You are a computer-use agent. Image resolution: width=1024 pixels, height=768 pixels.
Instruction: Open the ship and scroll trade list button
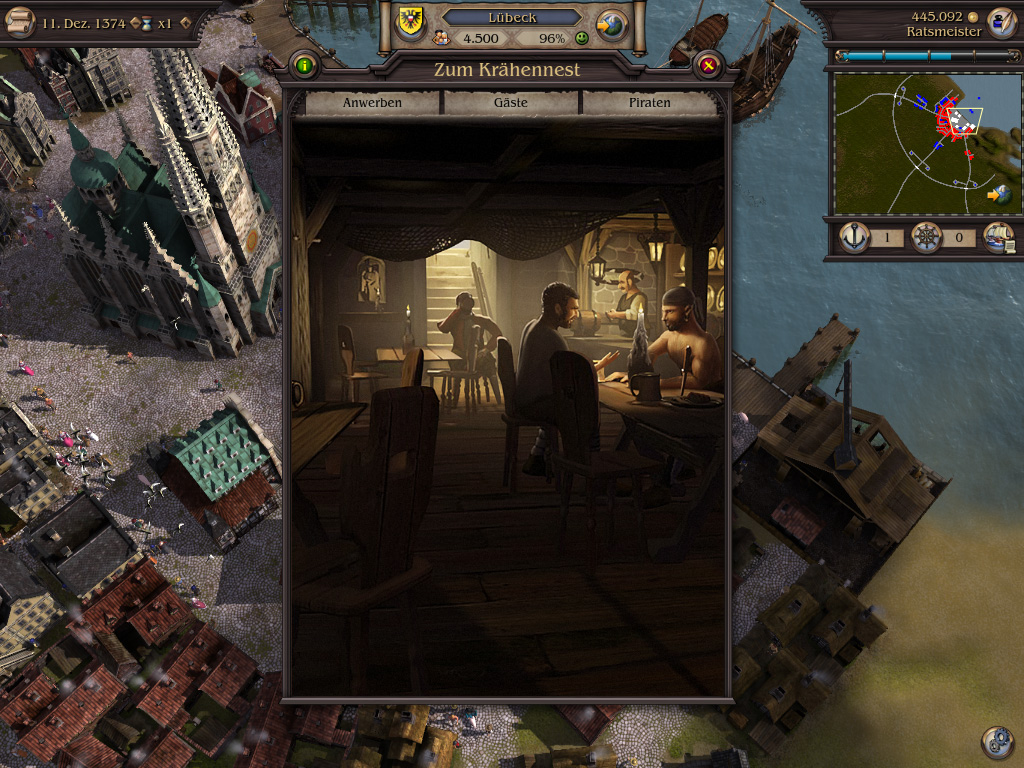tap(998, 238)
